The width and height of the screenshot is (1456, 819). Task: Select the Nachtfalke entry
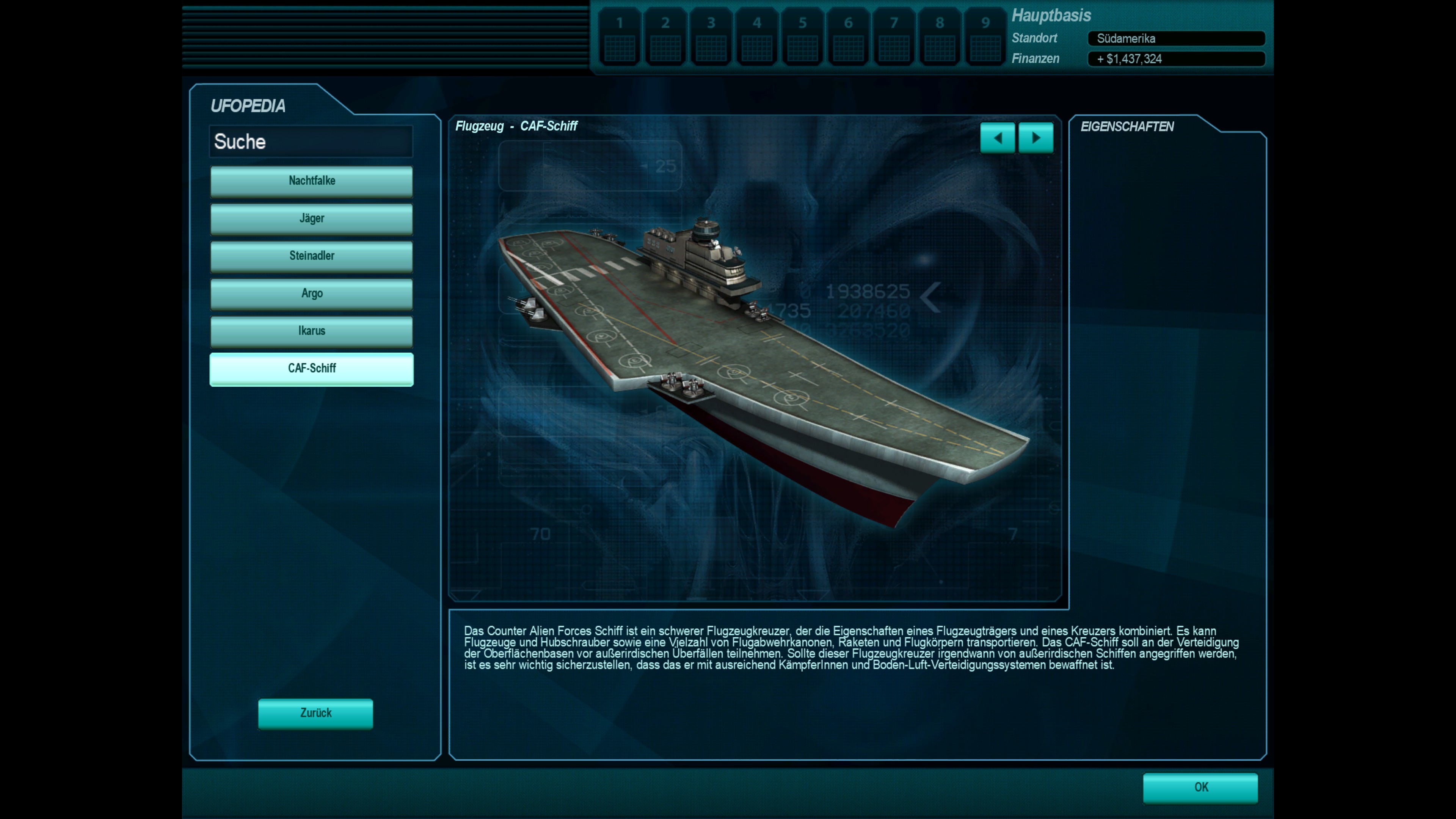click(x=311, y=181)
